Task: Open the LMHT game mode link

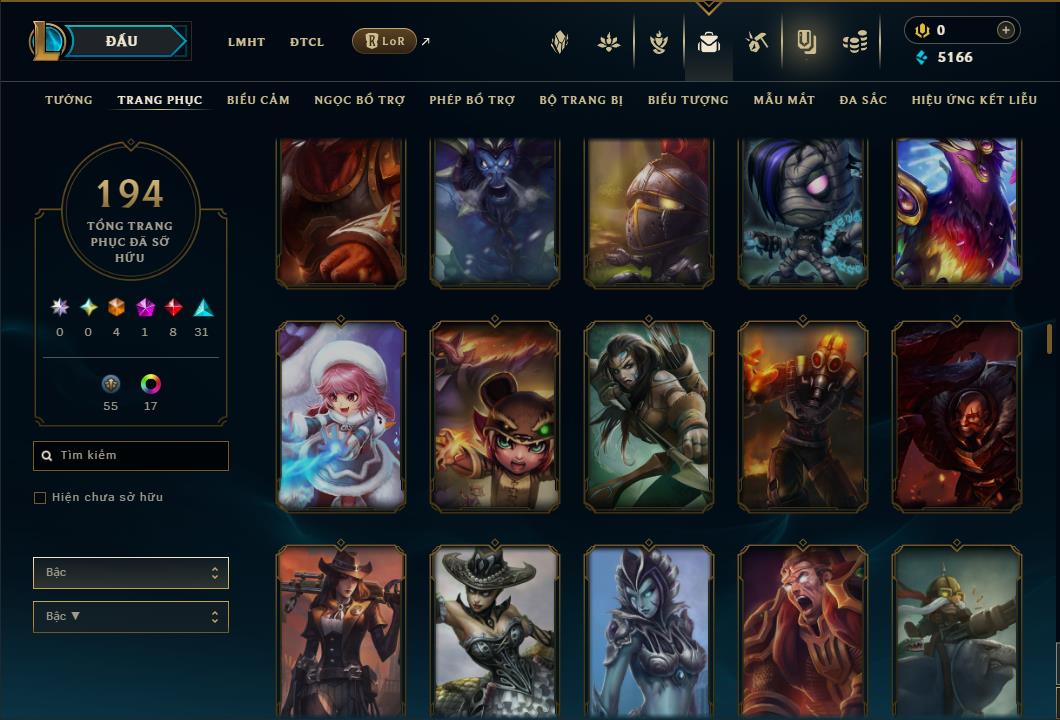Action: pyautogui.click(x=246, y=42)
